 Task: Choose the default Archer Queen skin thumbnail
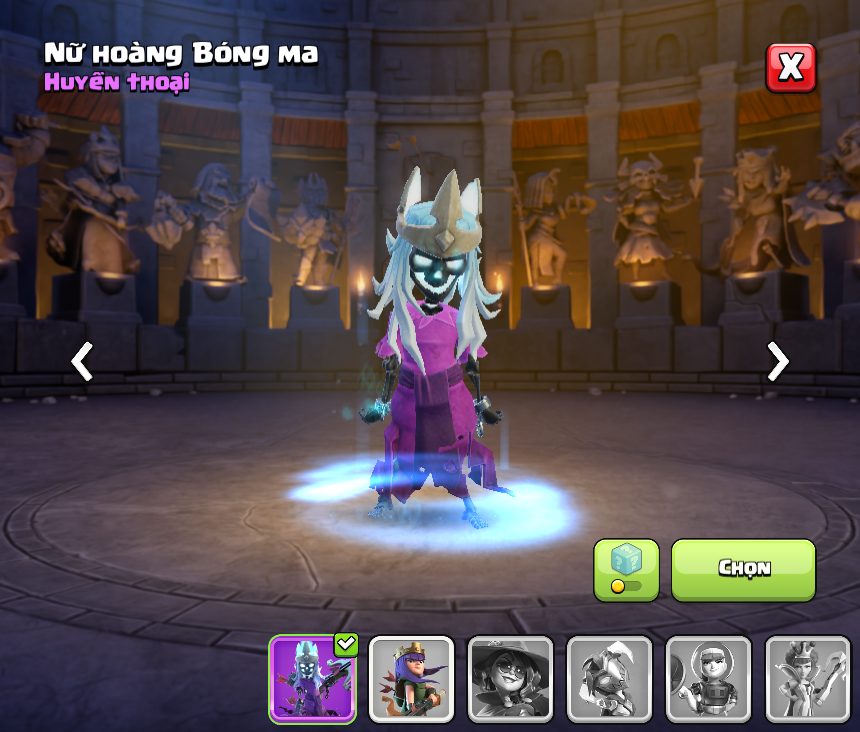pyautogui.click(x=411, y=679)
